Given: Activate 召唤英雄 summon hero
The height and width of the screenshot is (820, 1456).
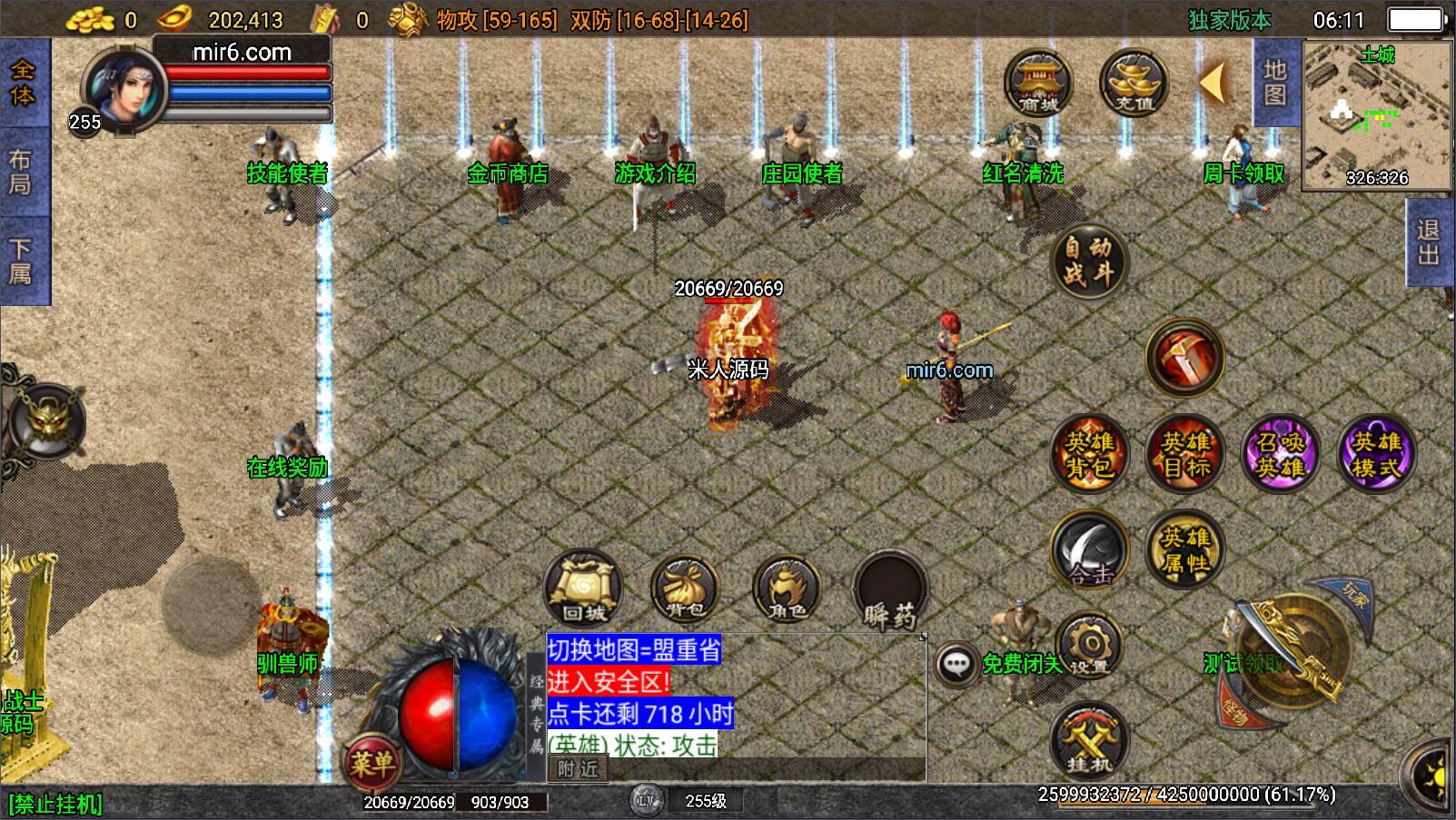Looking at the screenshot, I should click(x=1281, y=454).
